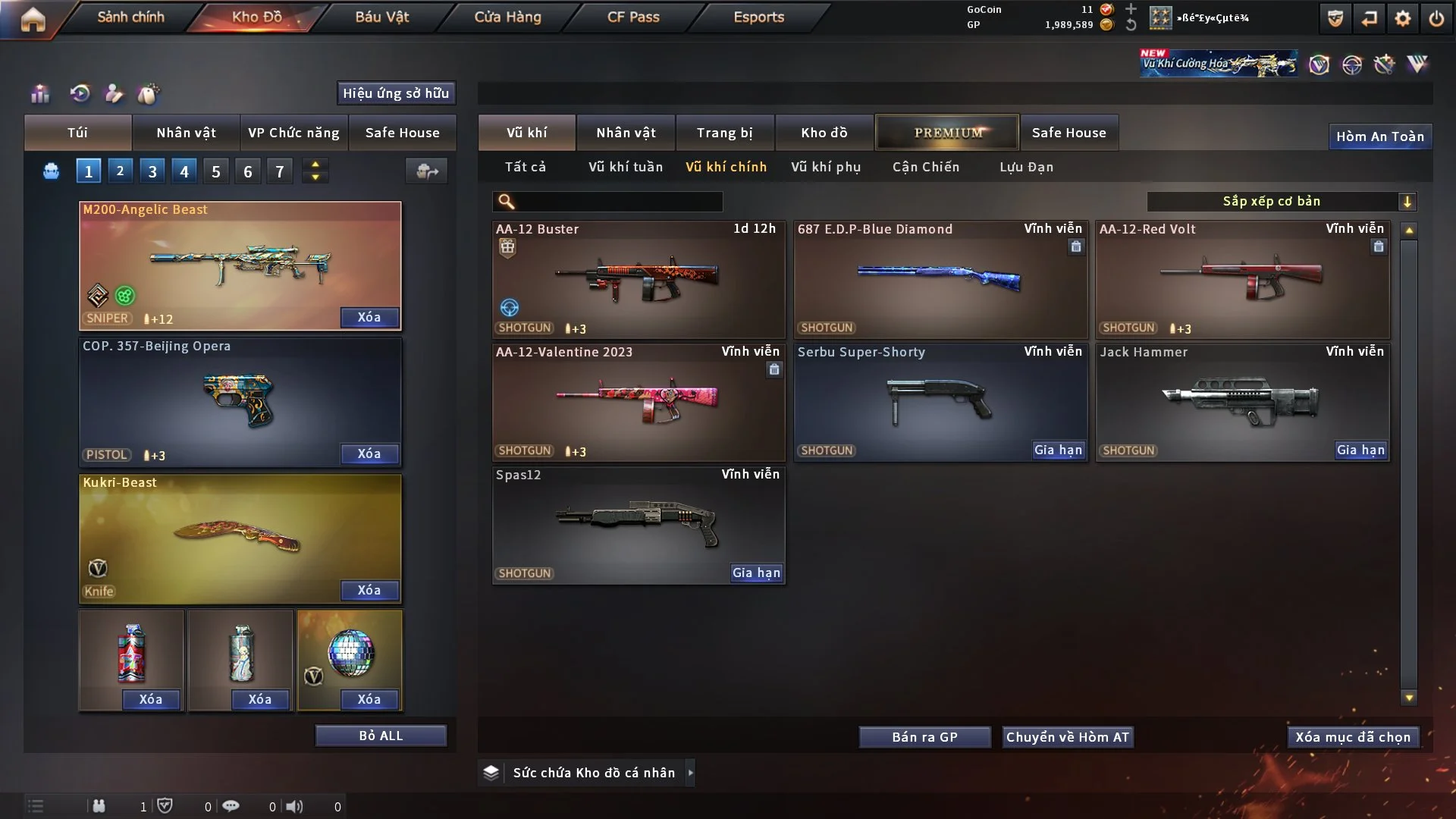Select the Vũ khí phụ filter
The image size is (1456, 819).
pos(825,167)
